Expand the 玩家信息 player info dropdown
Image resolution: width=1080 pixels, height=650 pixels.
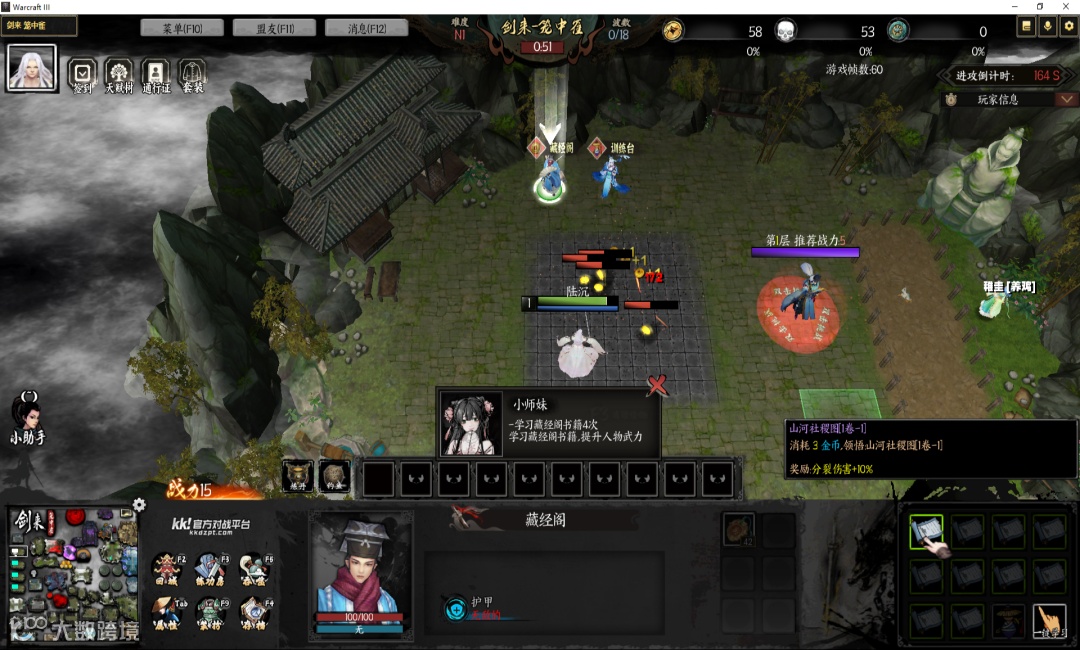[1066, 99]
